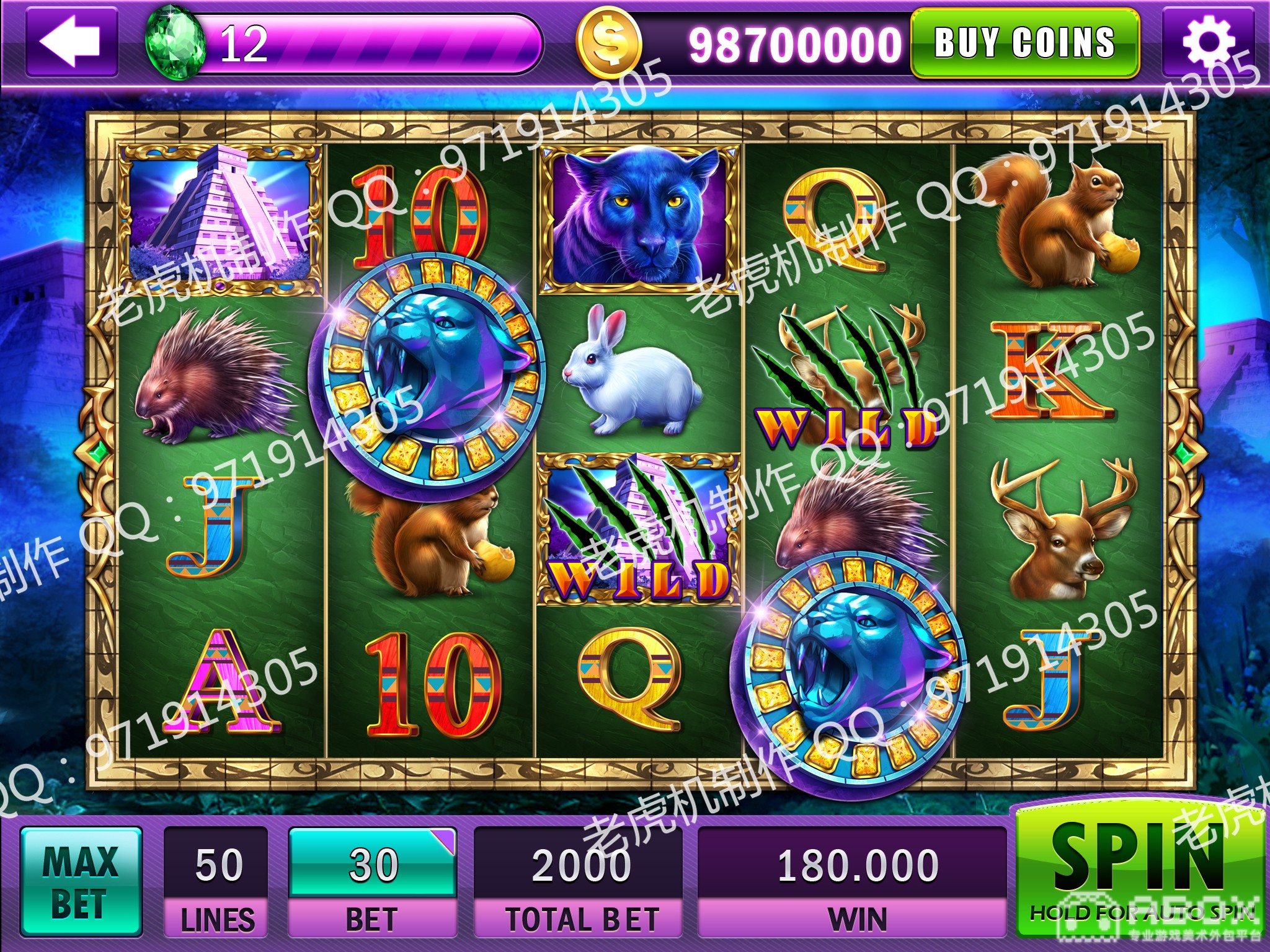Change the Lines value of 50

(x=216, y=865)
